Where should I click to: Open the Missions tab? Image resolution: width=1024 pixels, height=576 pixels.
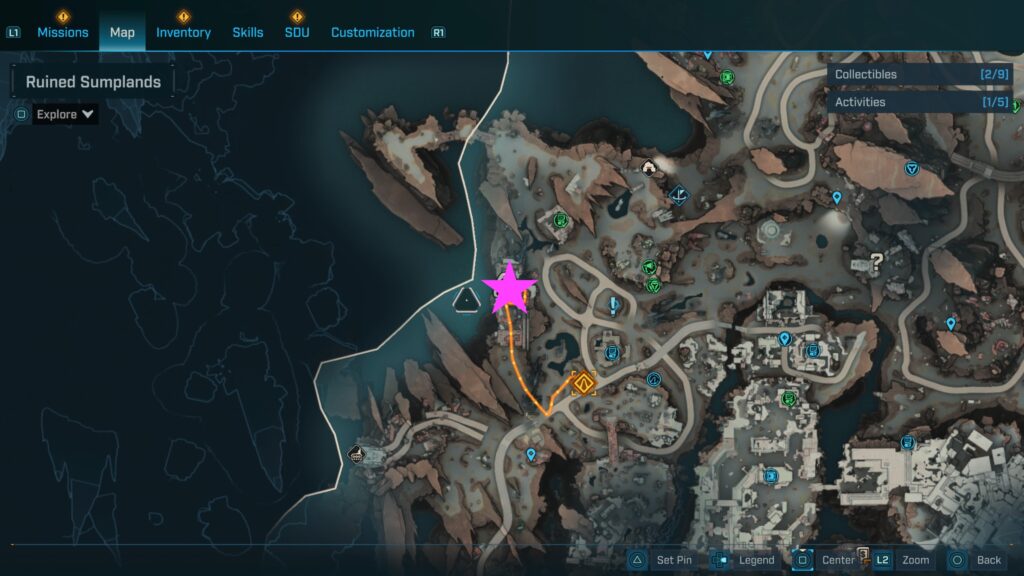coord(62,32)
